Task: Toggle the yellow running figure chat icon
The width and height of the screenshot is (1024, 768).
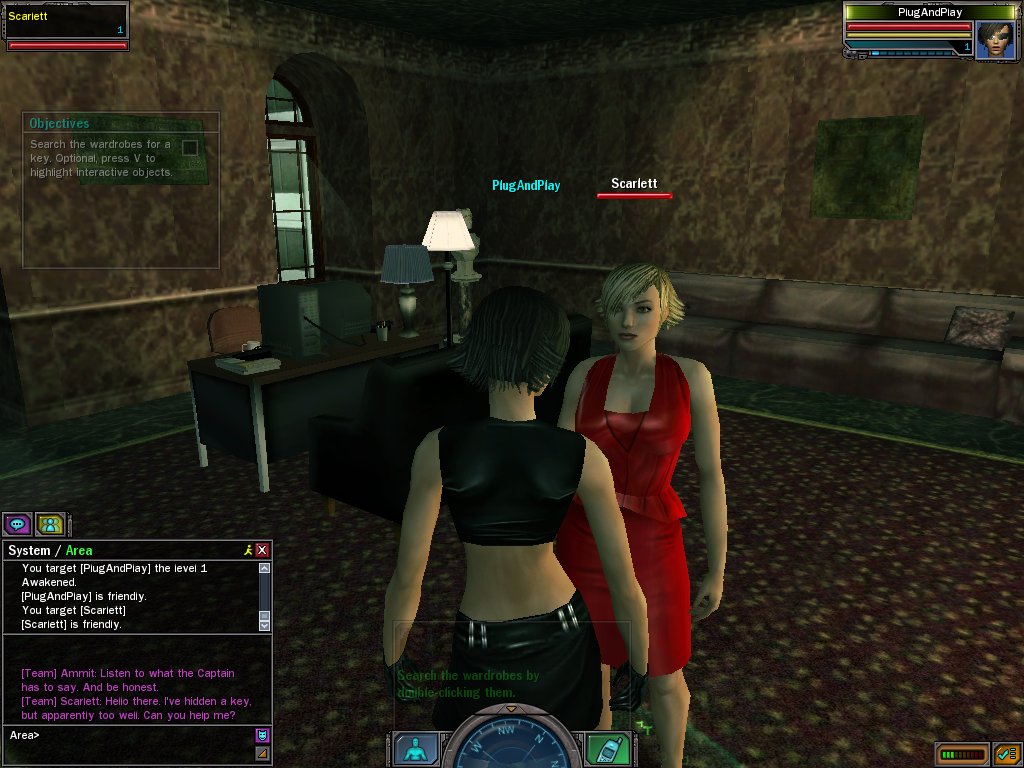Action: [247, 550]
